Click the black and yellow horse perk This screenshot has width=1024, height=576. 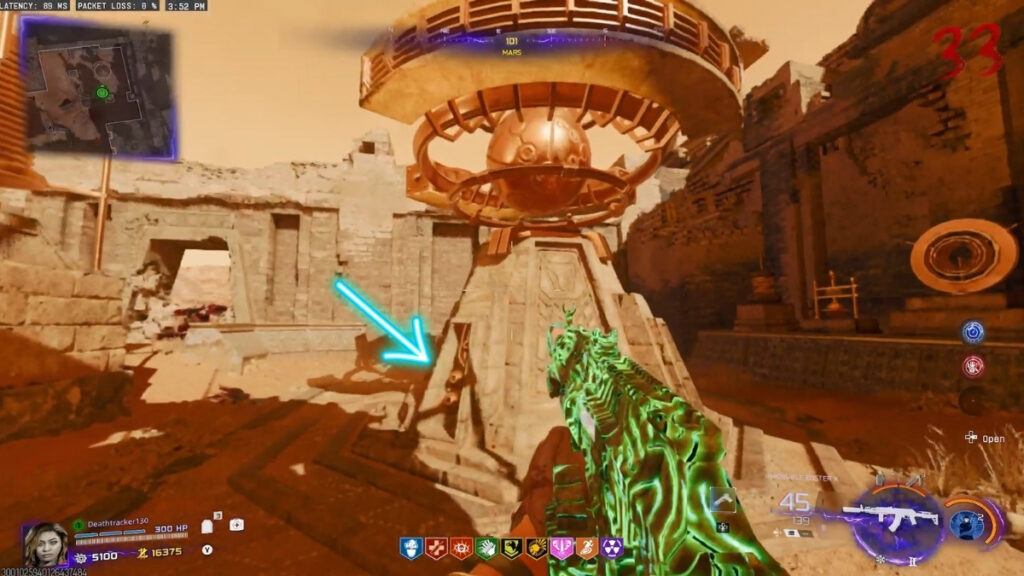pyautogui.click(x=510, y=547)
